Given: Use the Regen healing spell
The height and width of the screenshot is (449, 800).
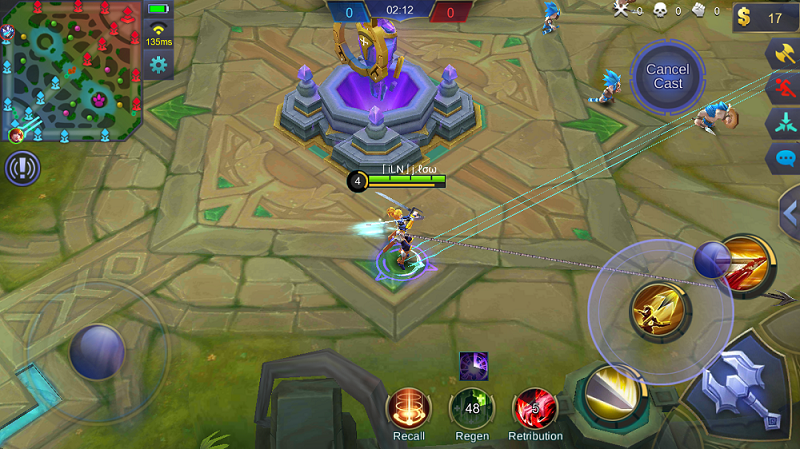Looking at the screenshot, I should pos(471,408).
